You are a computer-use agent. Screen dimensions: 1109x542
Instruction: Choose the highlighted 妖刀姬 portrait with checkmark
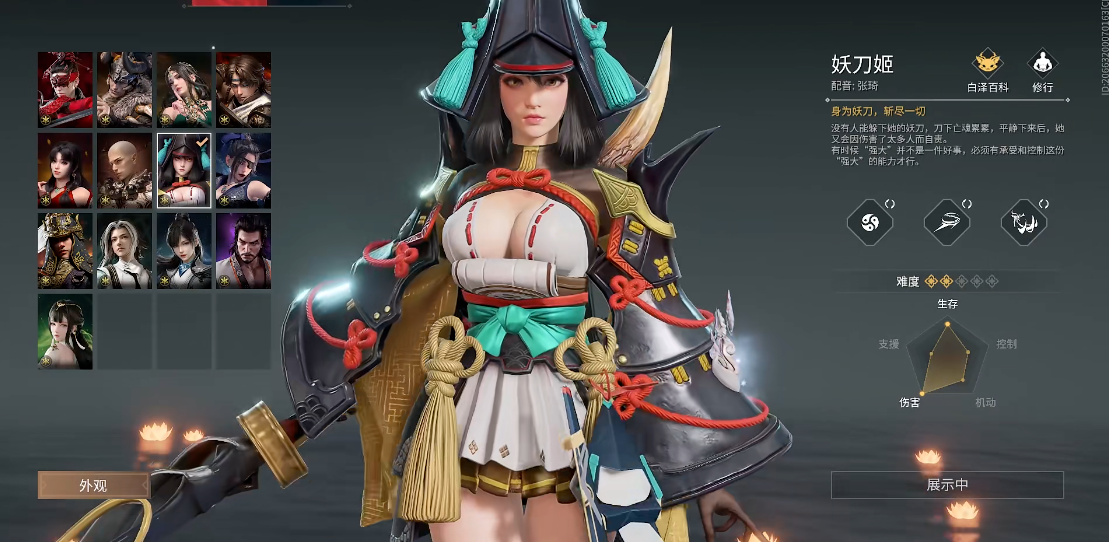[184, 170]
